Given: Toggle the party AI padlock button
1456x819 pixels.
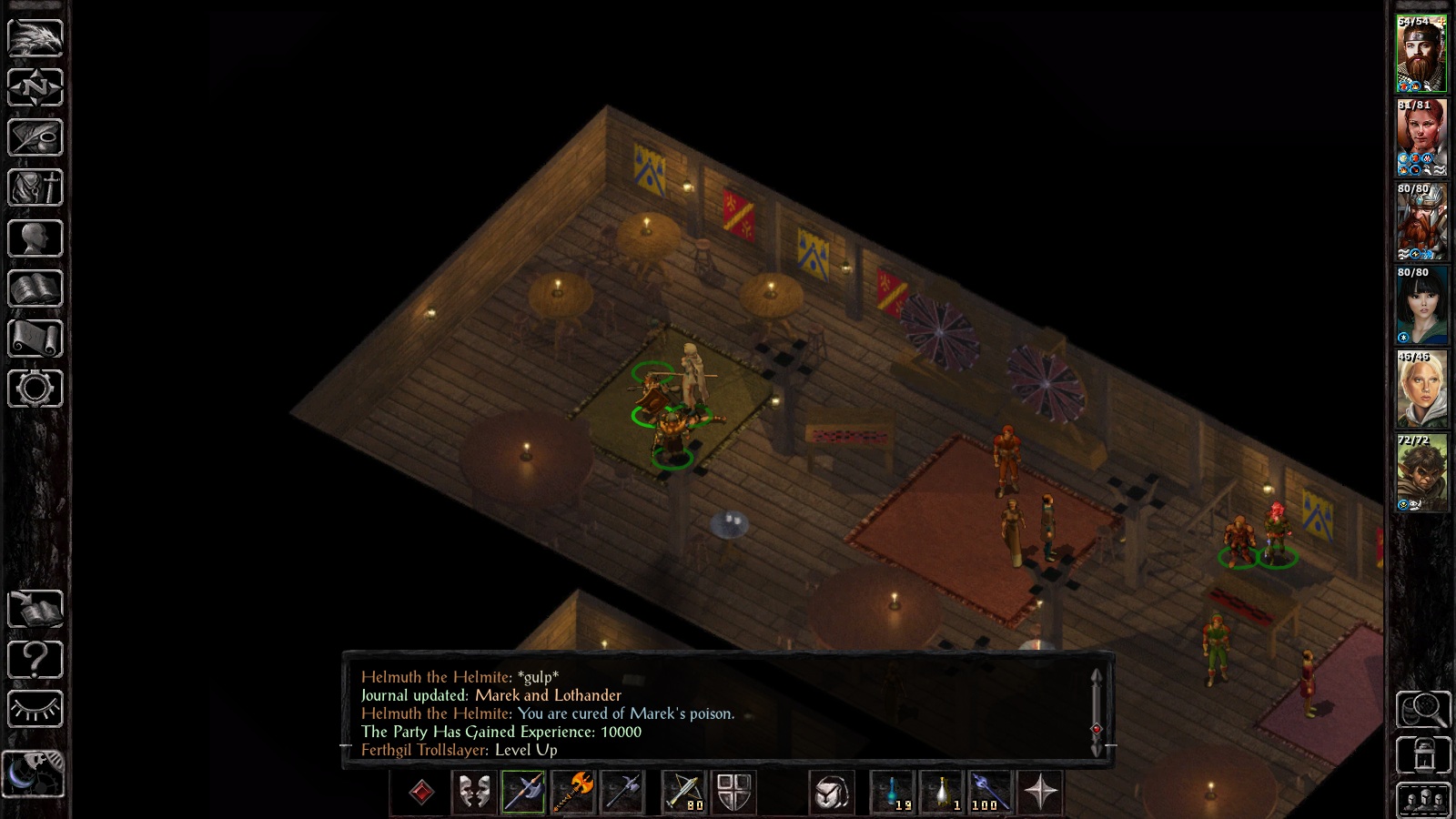Looking at the screenshot, I should tap(1423, 755).
